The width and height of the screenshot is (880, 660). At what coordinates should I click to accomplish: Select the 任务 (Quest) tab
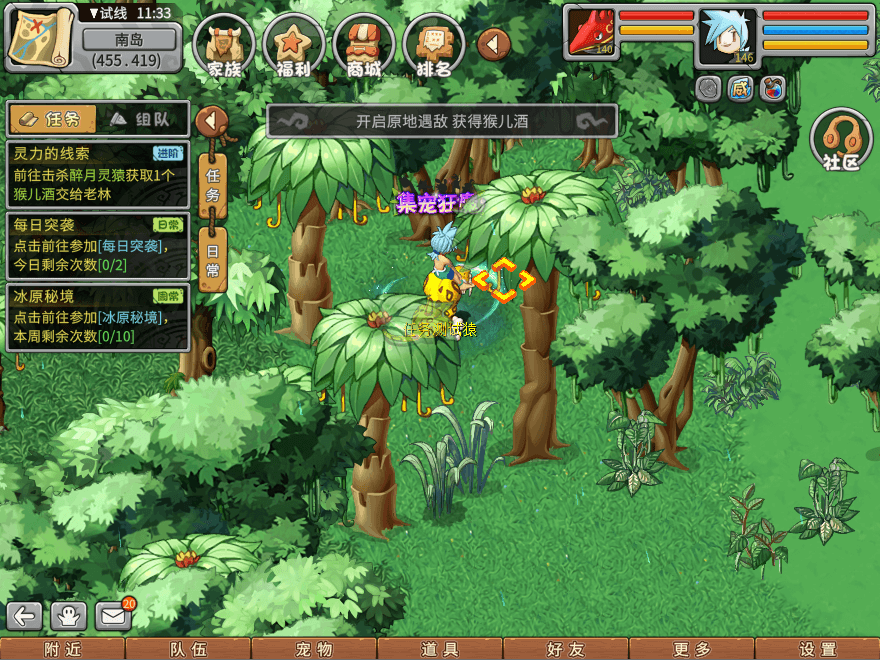(x=53, y=119)
